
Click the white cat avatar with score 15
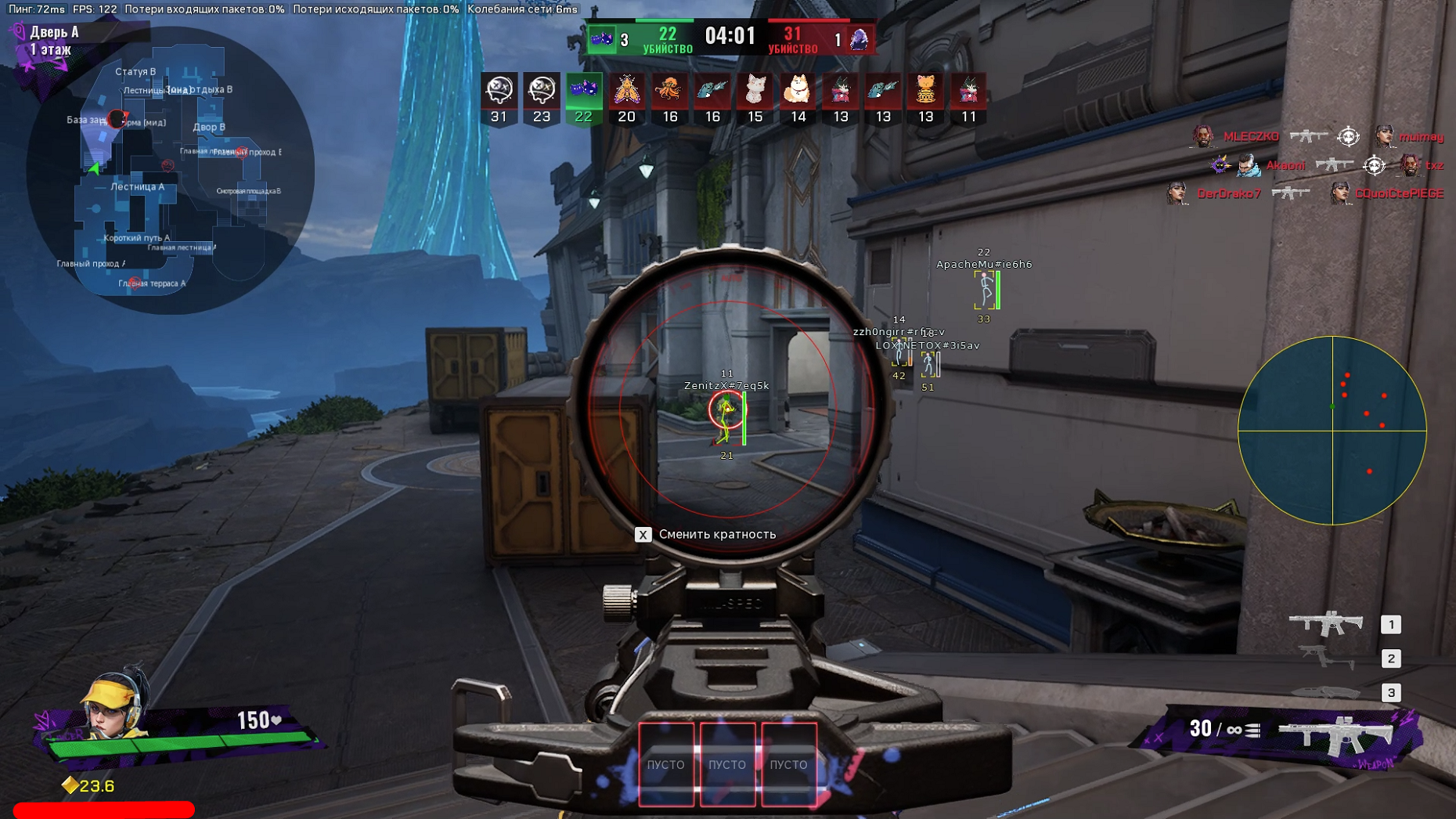point(755,91)
